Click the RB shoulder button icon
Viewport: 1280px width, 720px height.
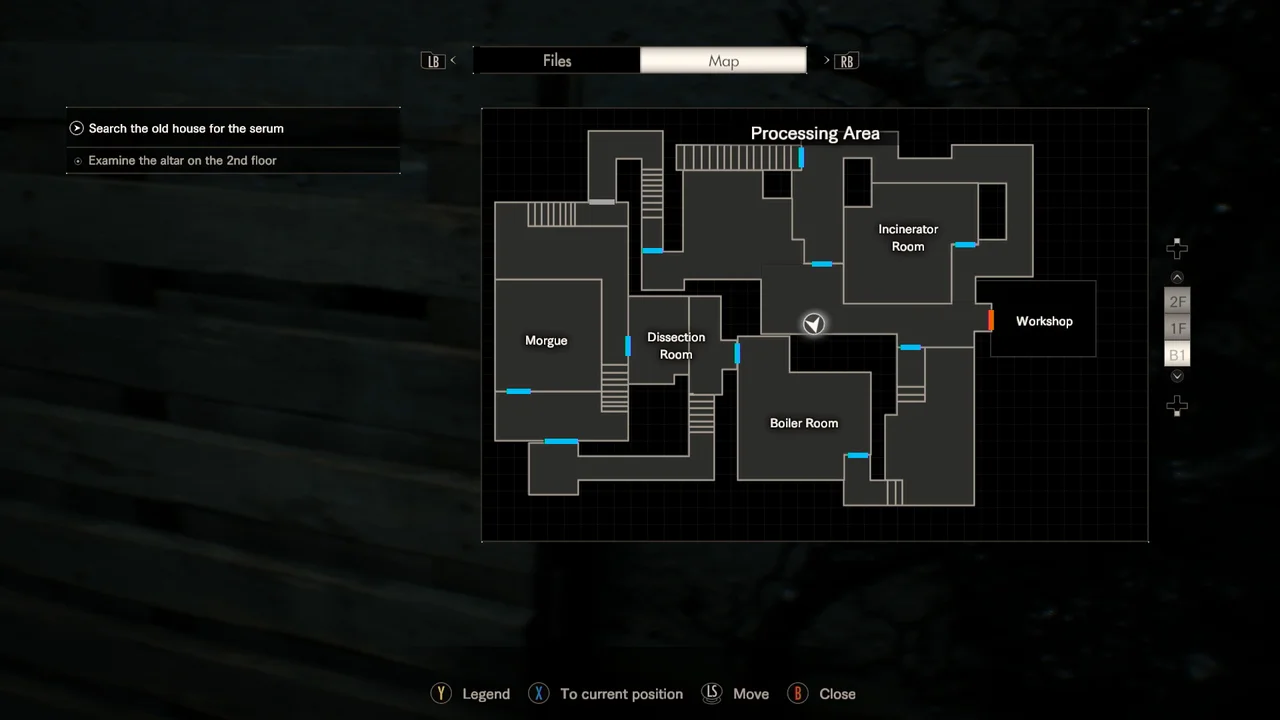coord(846,61)
